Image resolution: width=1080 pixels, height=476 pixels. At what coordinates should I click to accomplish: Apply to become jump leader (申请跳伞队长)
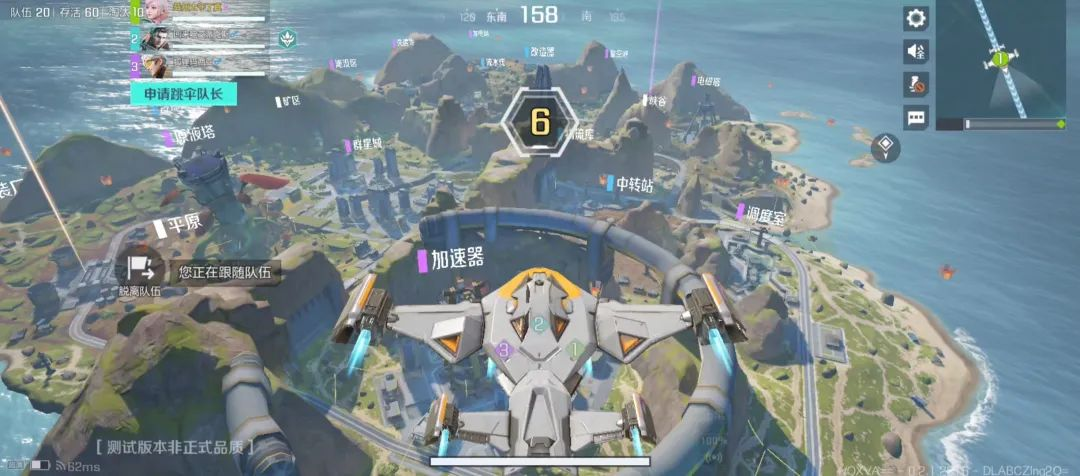point(183,94)
